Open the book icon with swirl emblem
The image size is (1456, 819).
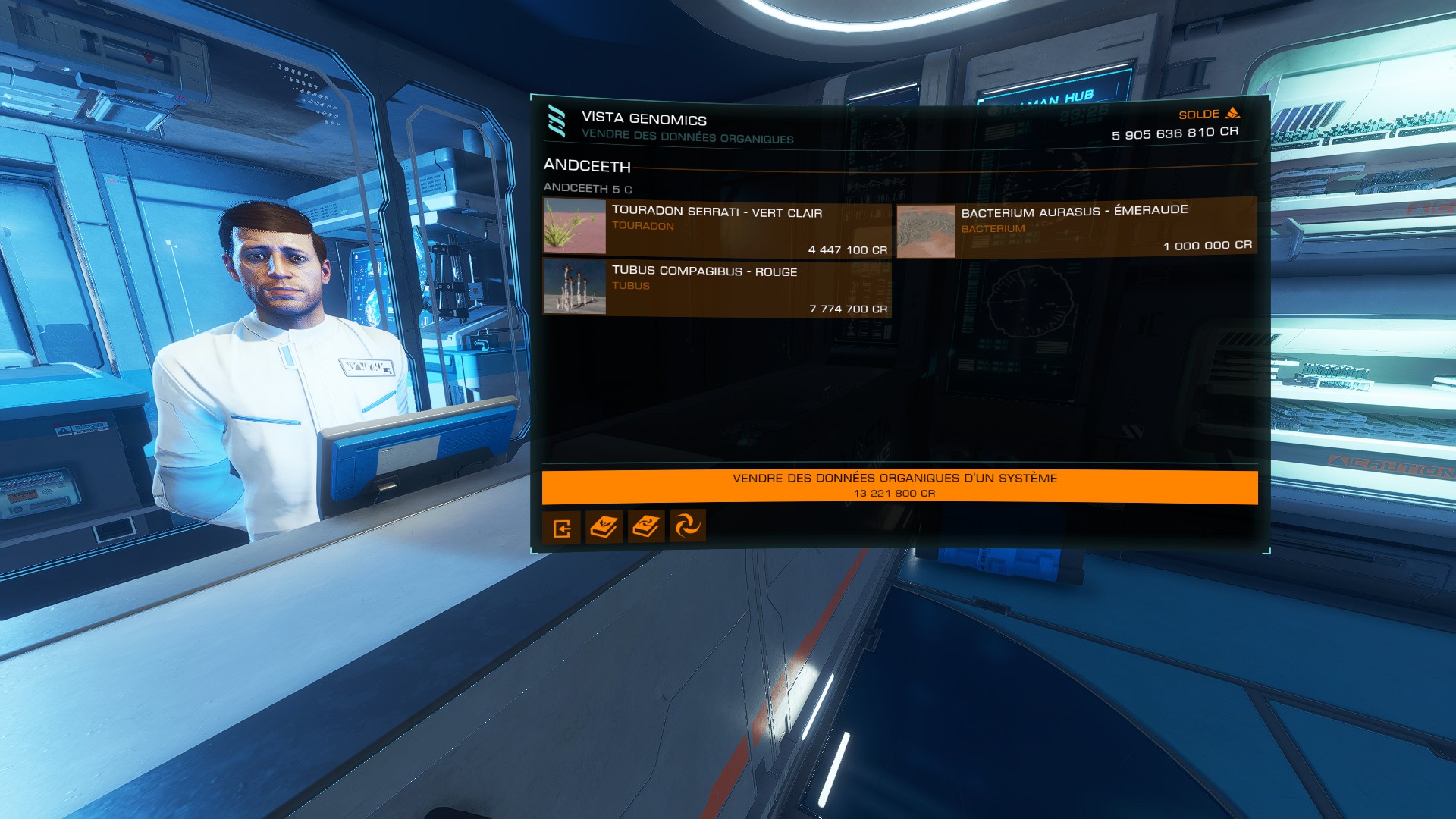[x=645, y=526]
